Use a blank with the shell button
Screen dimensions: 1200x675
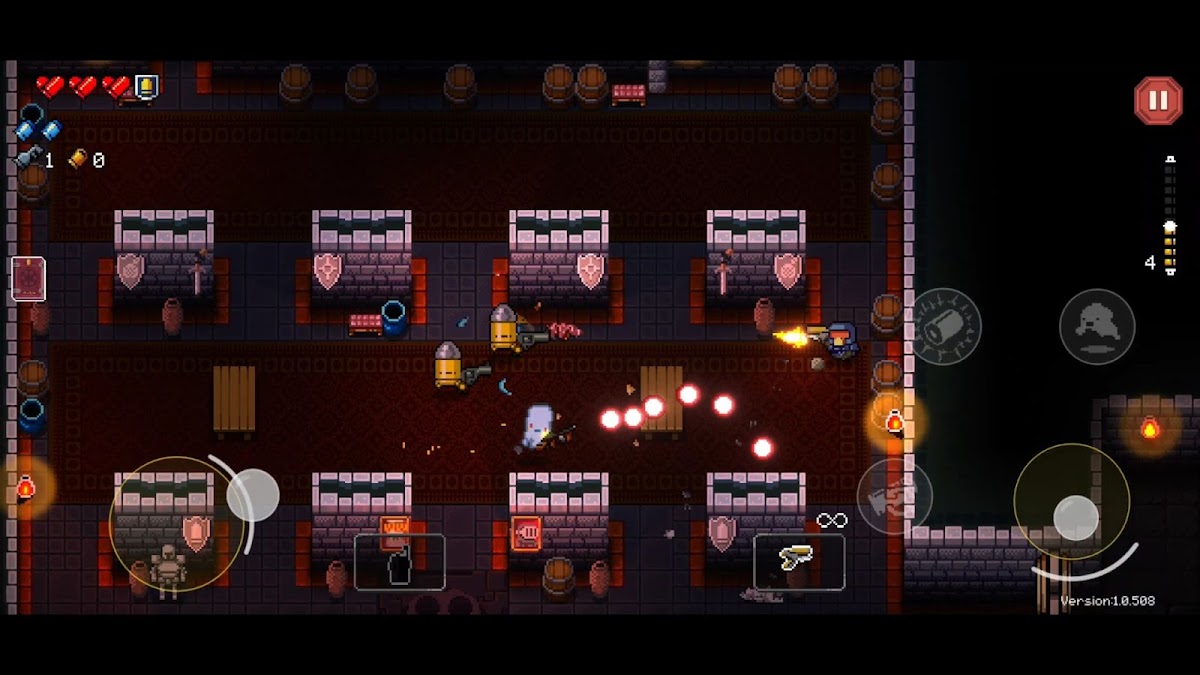pos(945,326)
